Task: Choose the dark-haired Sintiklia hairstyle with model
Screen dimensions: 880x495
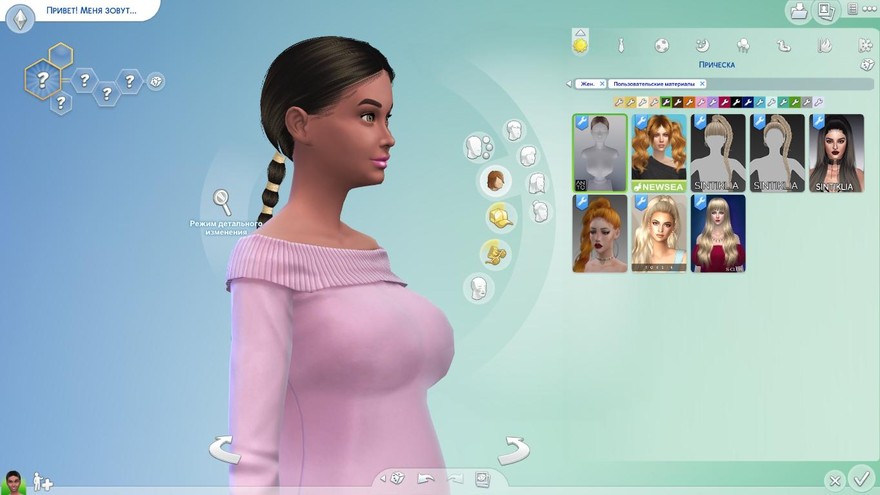Action: [x=836, y=151]
